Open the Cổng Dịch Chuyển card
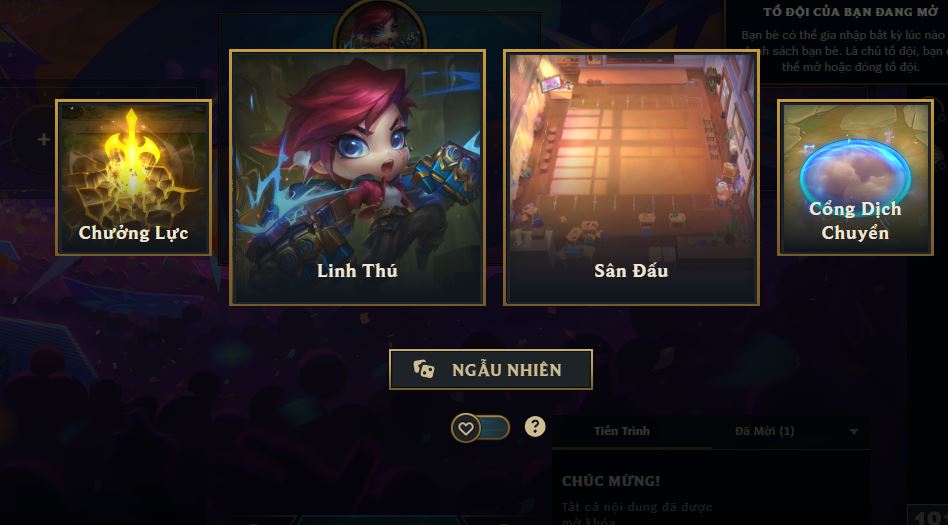This screenshot has width=948, height=525. (854, 177)
